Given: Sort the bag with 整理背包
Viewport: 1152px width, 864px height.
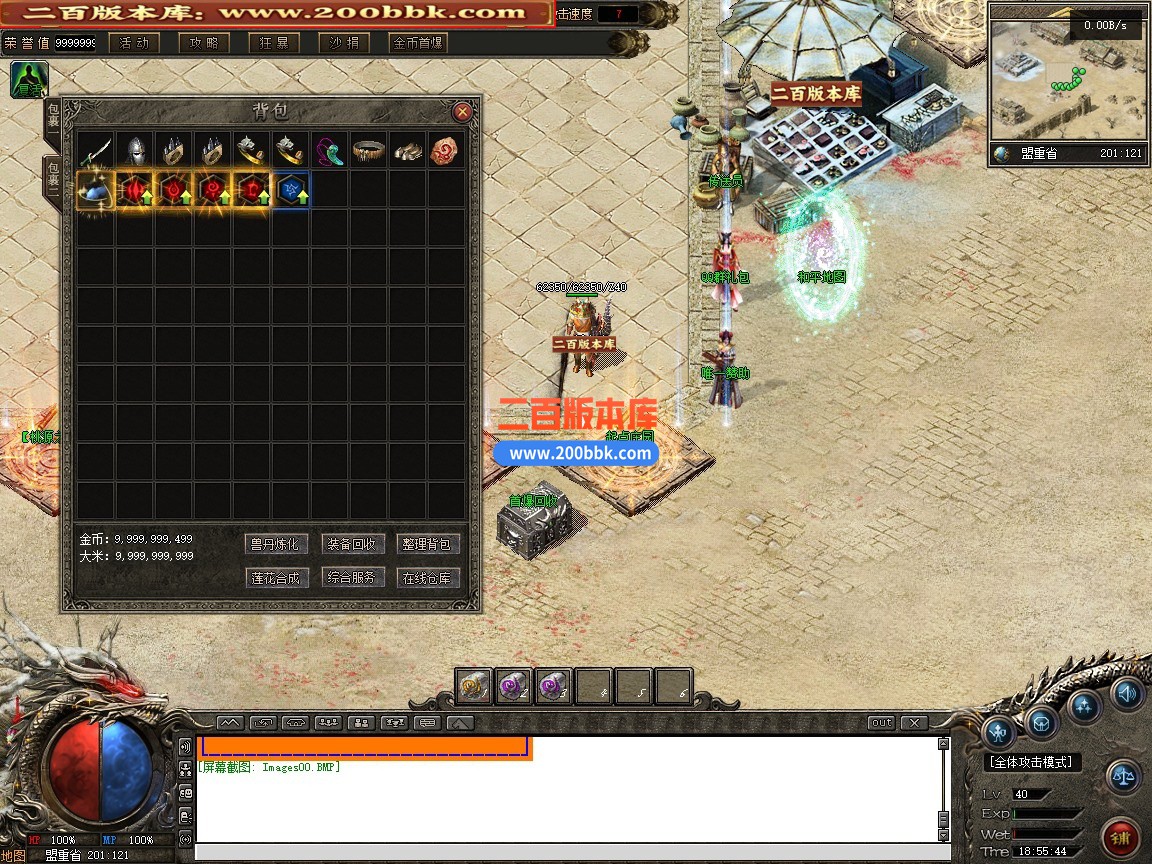Looking at the screenshot, I should point(429,544).
